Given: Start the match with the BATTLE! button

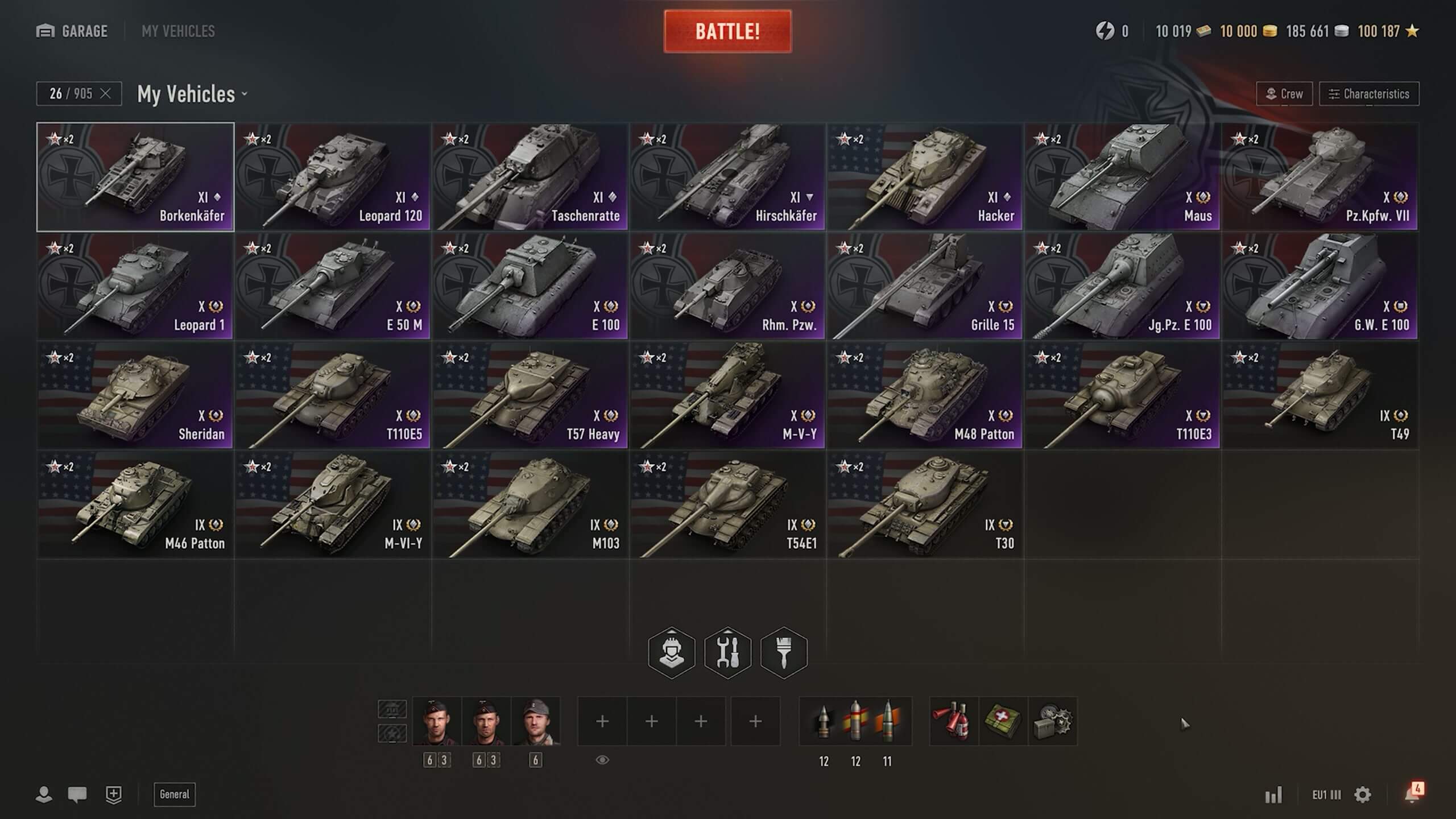Looking at the screenshot, I should click(x=727, y=31).
